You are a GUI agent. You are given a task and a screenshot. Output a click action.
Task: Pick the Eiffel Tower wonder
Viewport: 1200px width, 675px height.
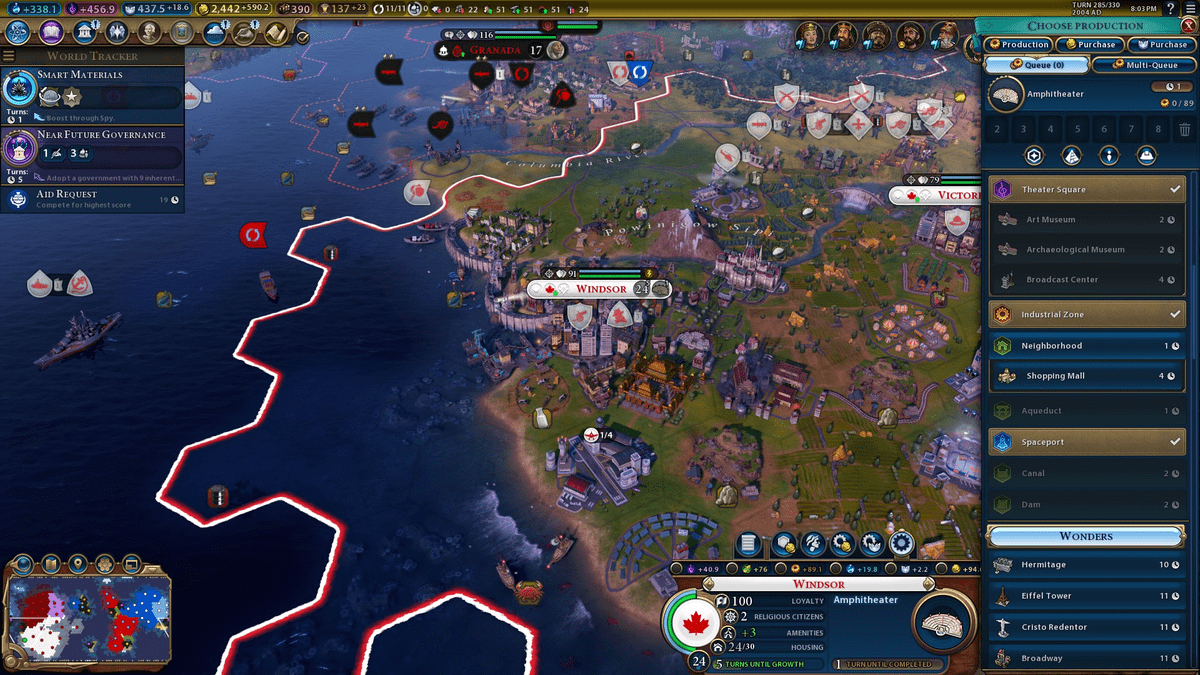1086,596
